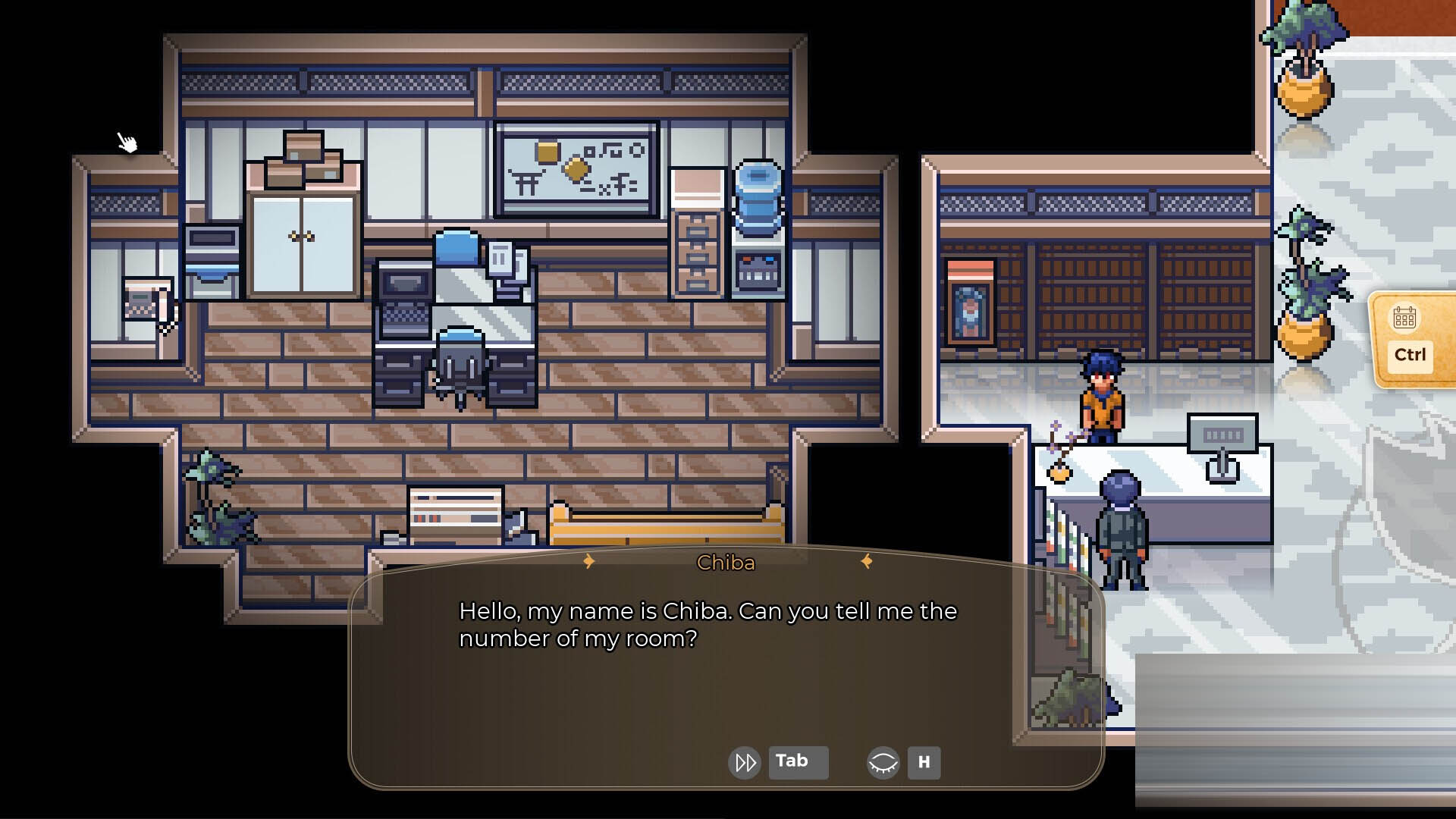Select the fast-forward dialogue icon
The image size is (1456, 819).
[x=744, y=762]
